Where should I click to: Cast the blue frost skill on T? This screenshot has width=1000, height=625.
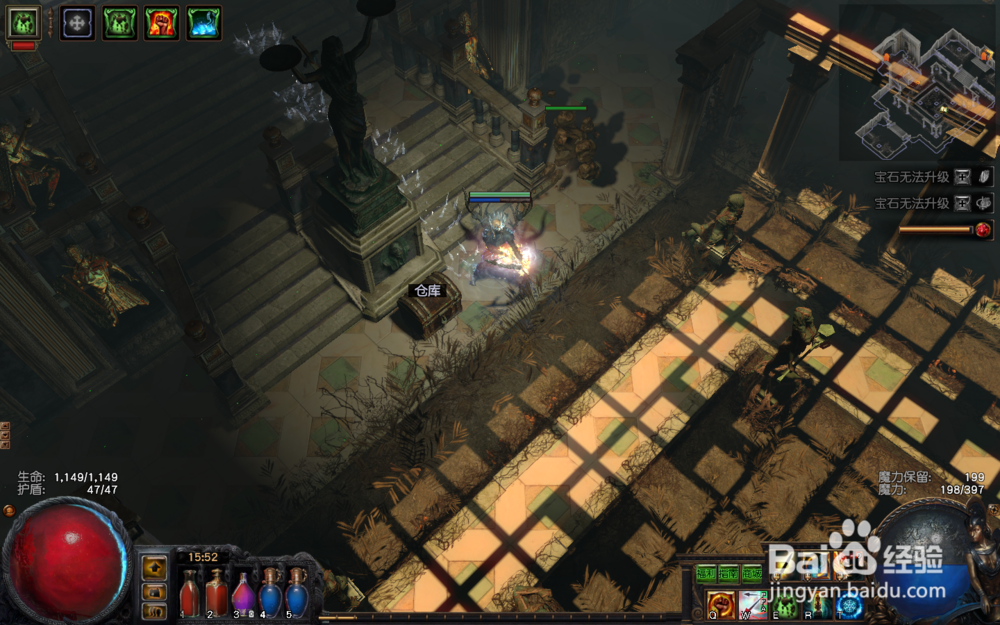pos(851,604)
